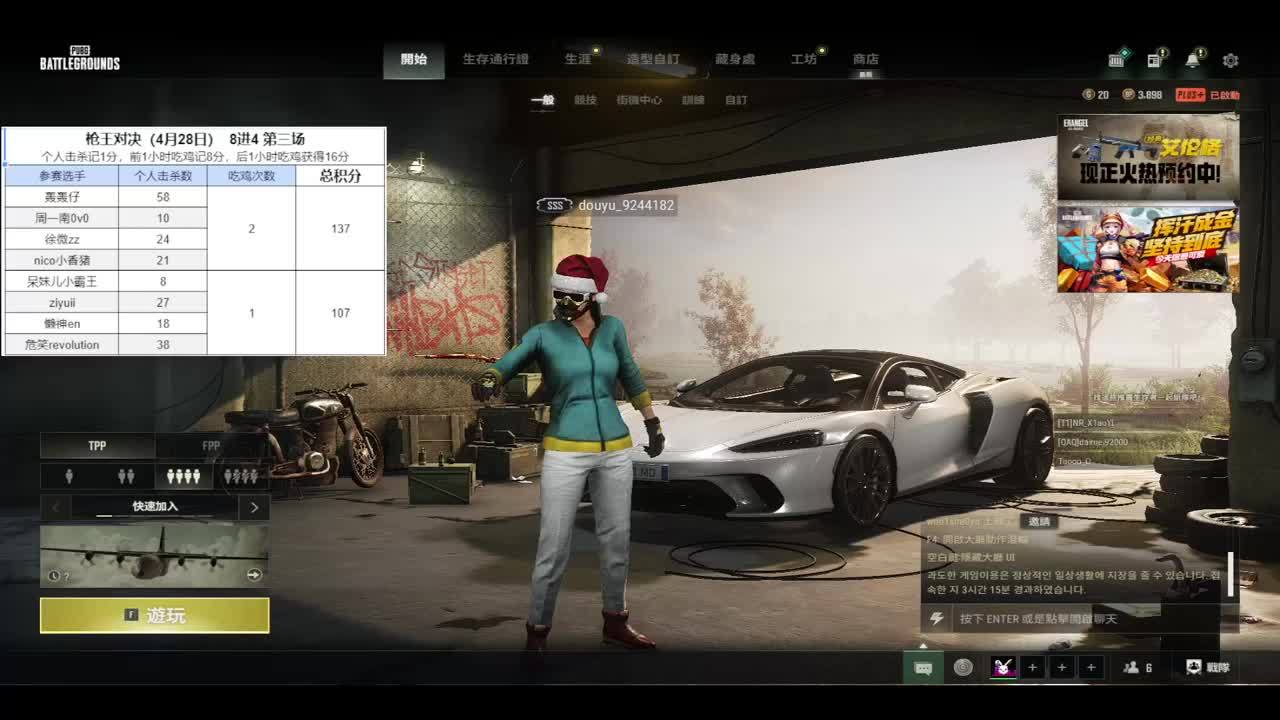Visit the 商店 store tab
The width and height of the screenshot is (1280, 720).
(866, 60)
